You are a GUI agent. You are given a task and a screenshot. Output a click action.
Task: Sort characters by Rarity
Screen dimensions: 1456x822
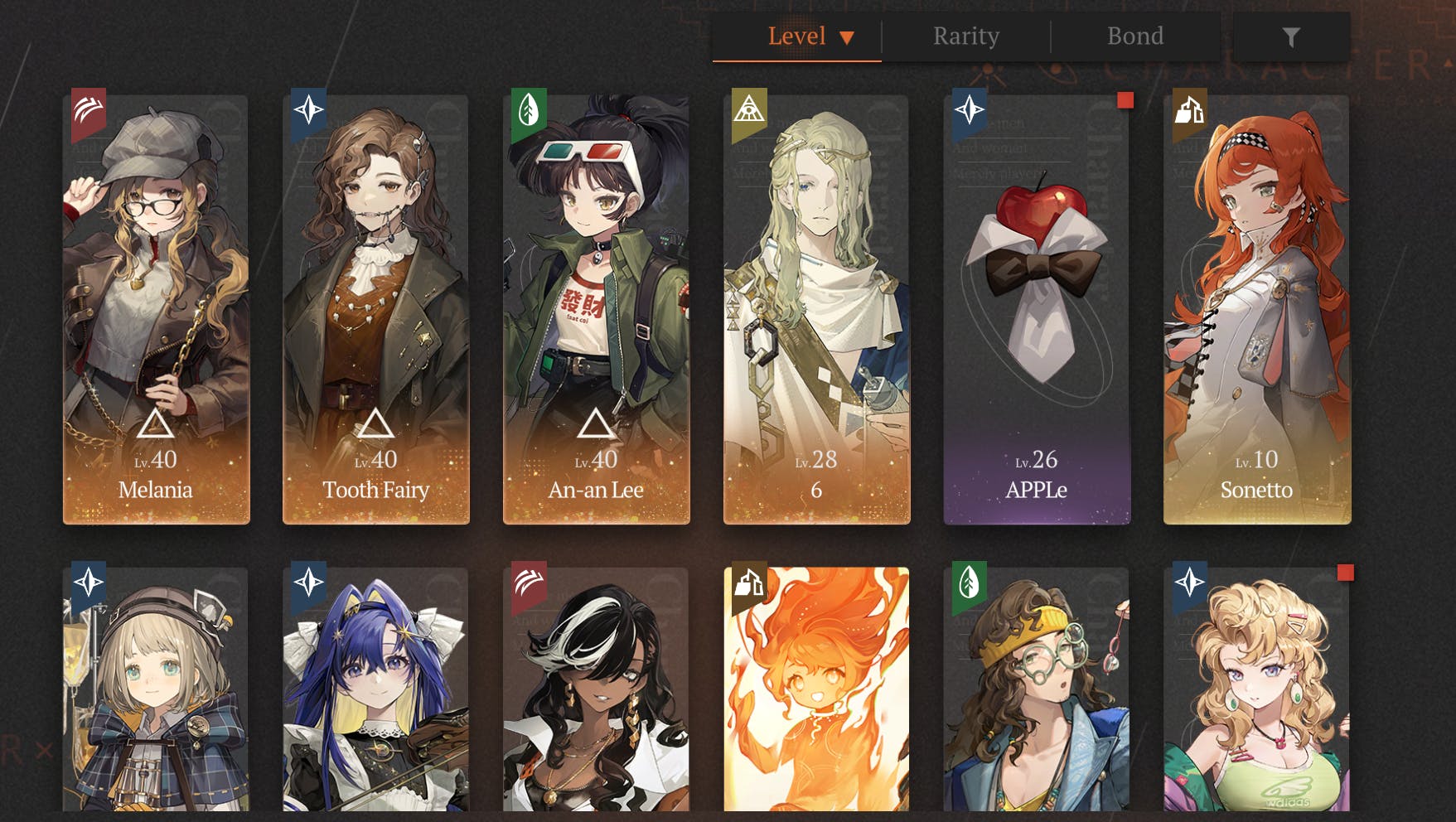click(966, 36)
